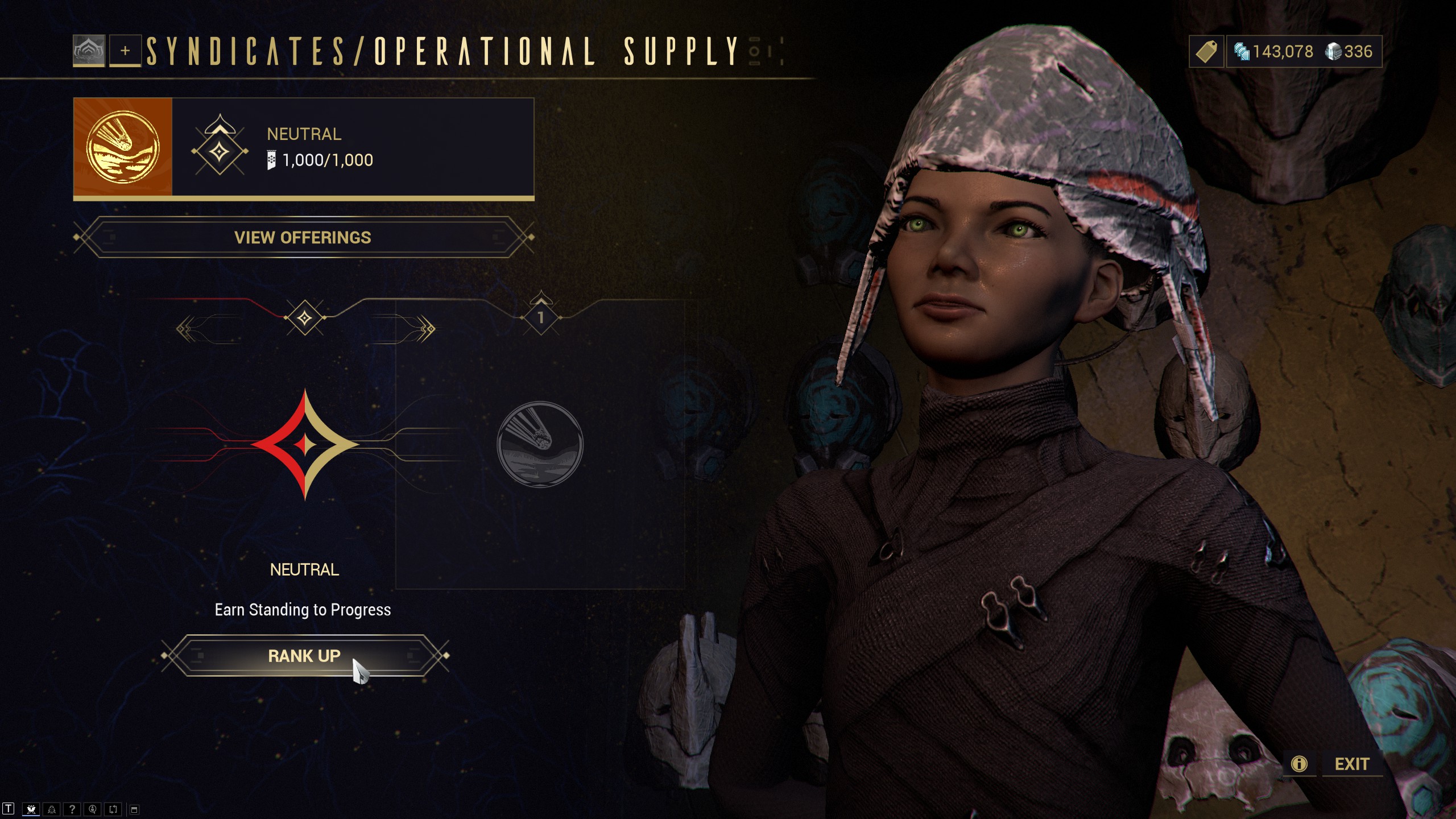This screenshot has width=1456, height=819.
Task: Open the question mark chat tab
Action: point(72,809)
